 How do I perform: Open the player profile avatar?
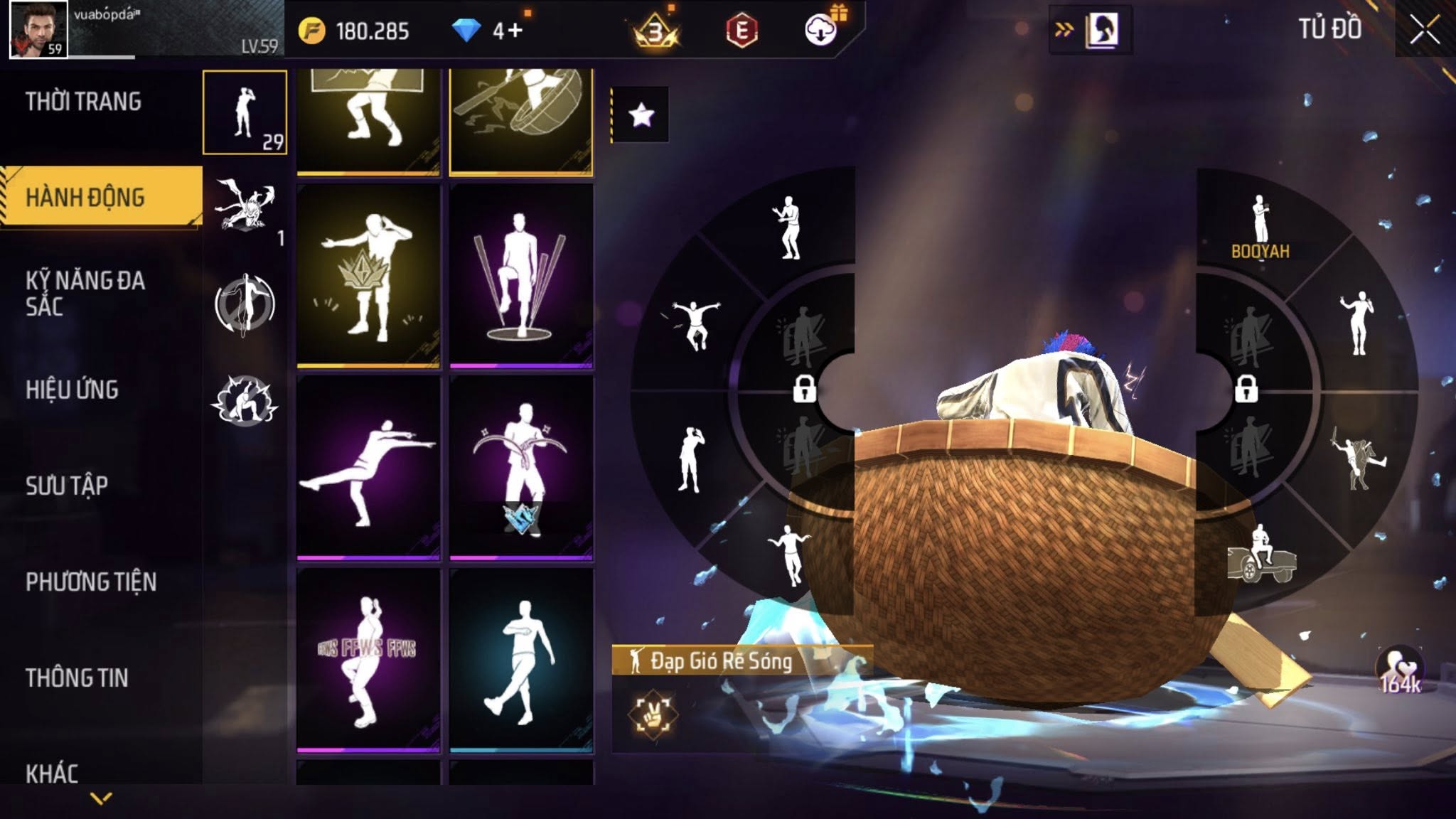pyautogui.click(x=38, y=29)
